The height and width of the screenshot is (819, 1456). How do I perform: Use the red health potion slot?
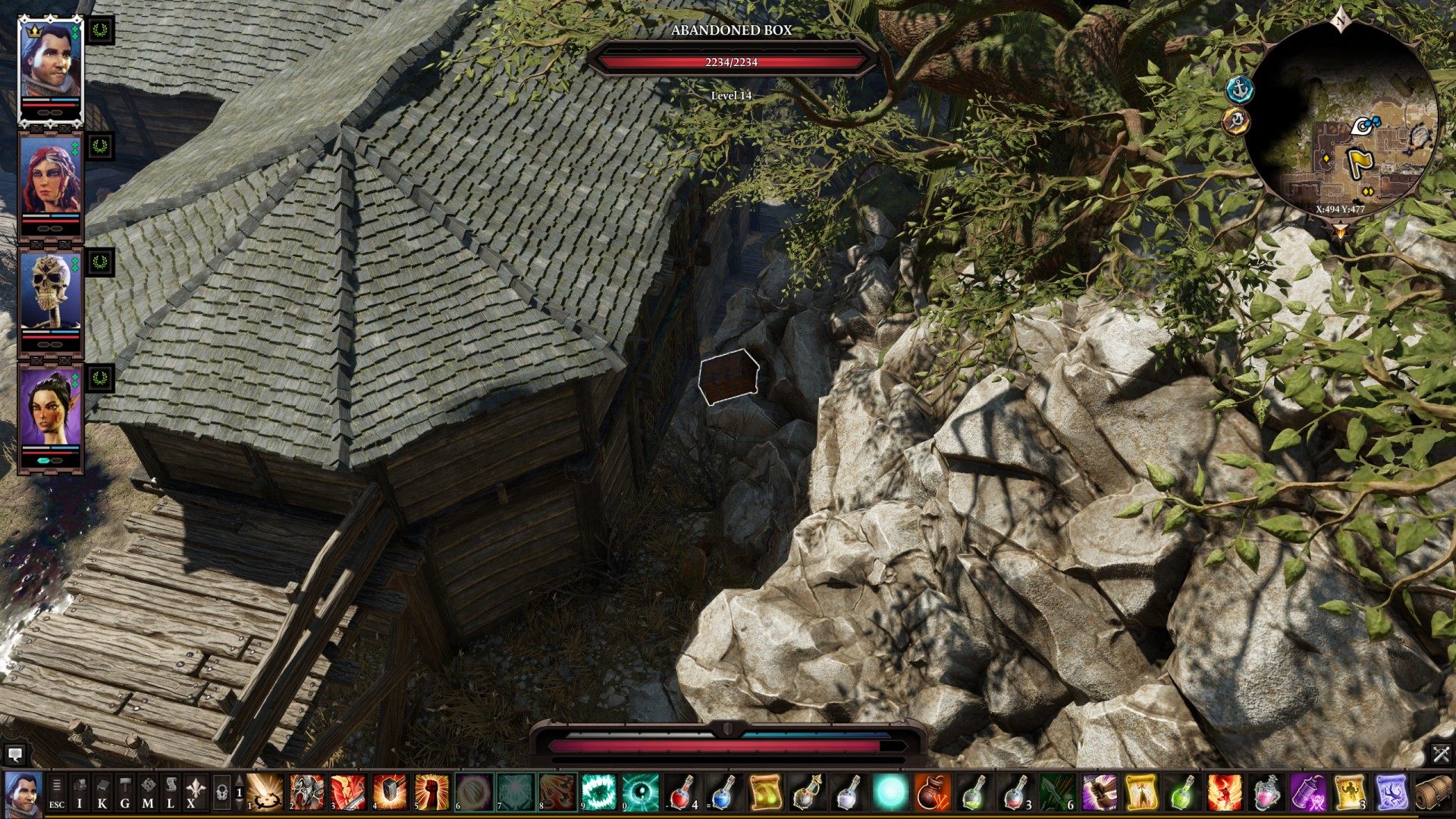(680, 792)
